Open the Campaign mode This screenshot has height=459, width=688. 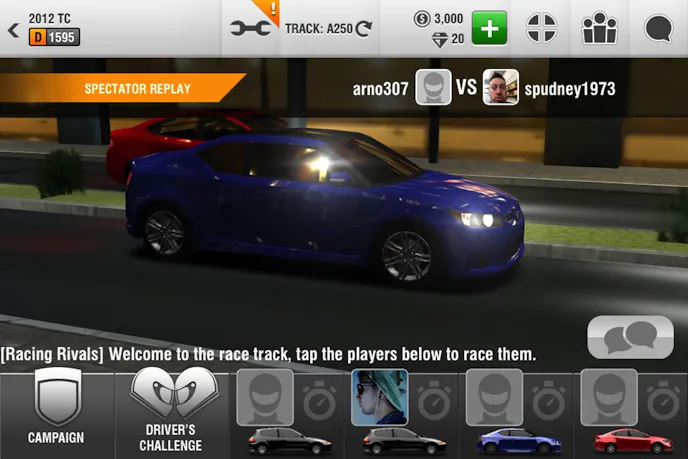pos(56,411)
